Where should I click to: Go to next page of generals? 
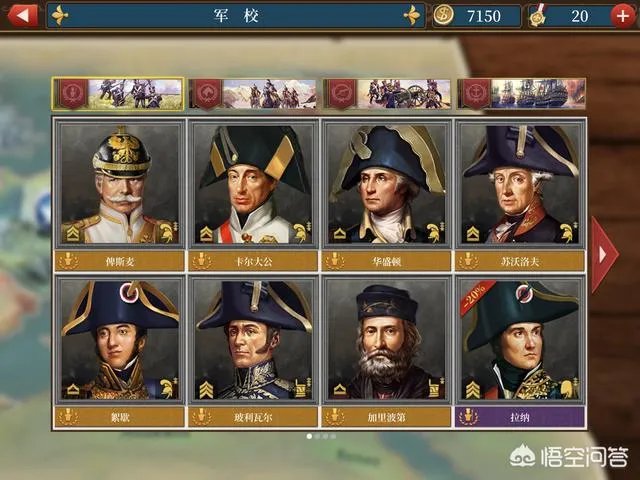(x=604, y=254)
